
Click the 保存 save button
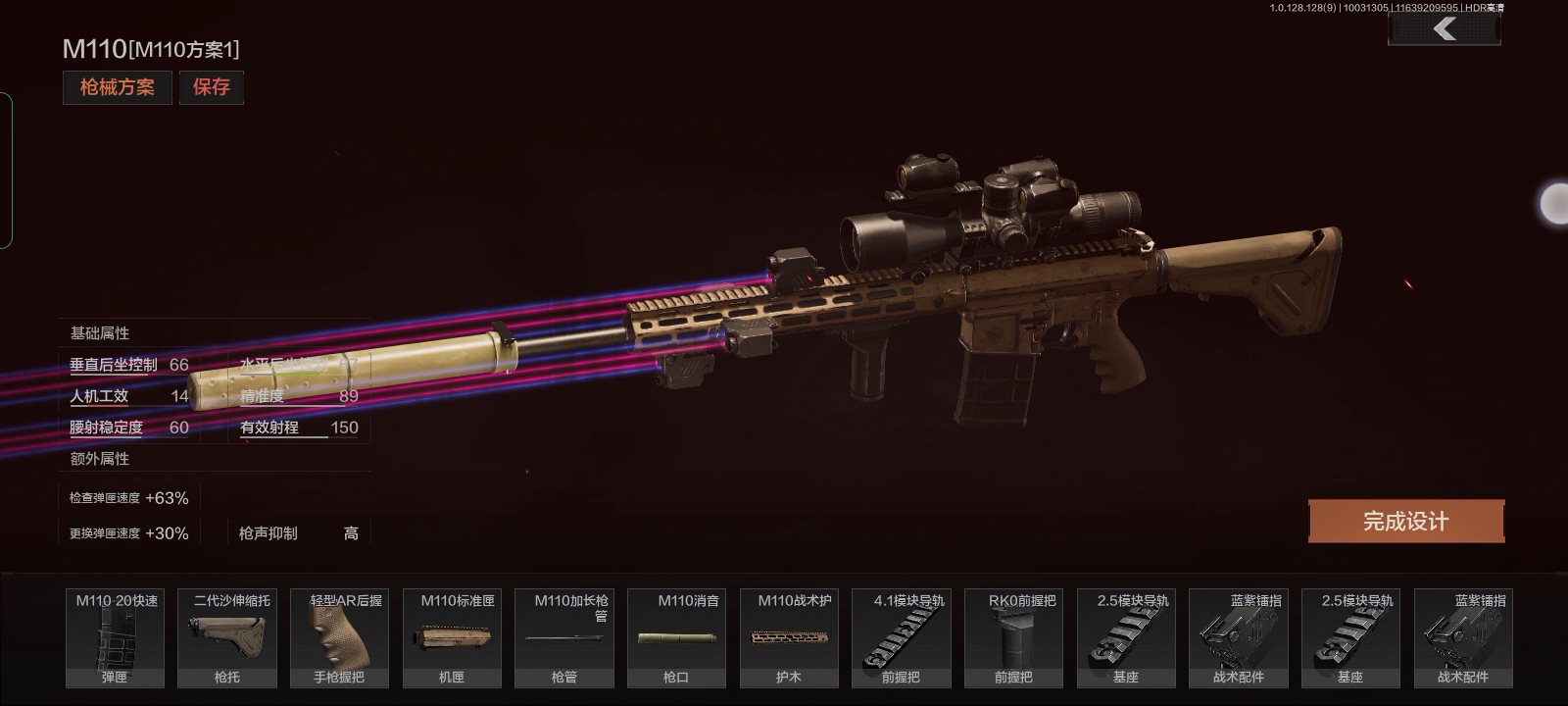(x=211, y=87)
